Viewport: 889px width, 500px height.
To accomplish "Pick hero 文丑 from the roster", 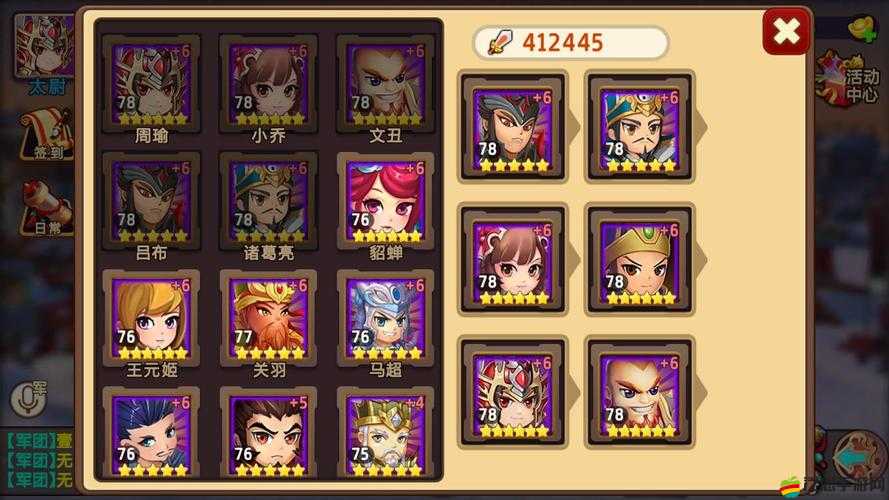I will click(385, 84).
